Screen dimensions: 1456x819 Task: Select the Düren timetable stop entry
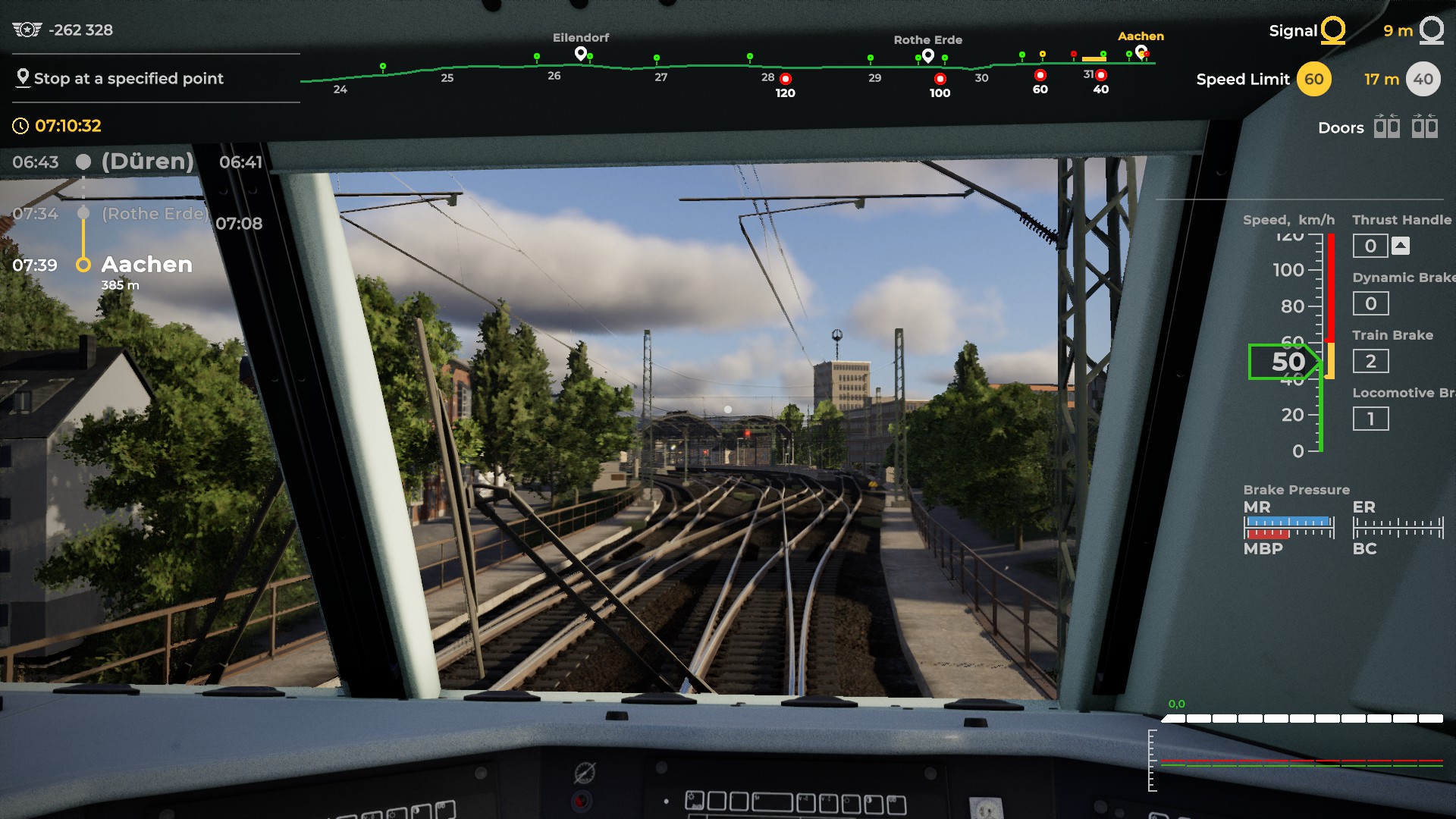(x=147, y=162)
